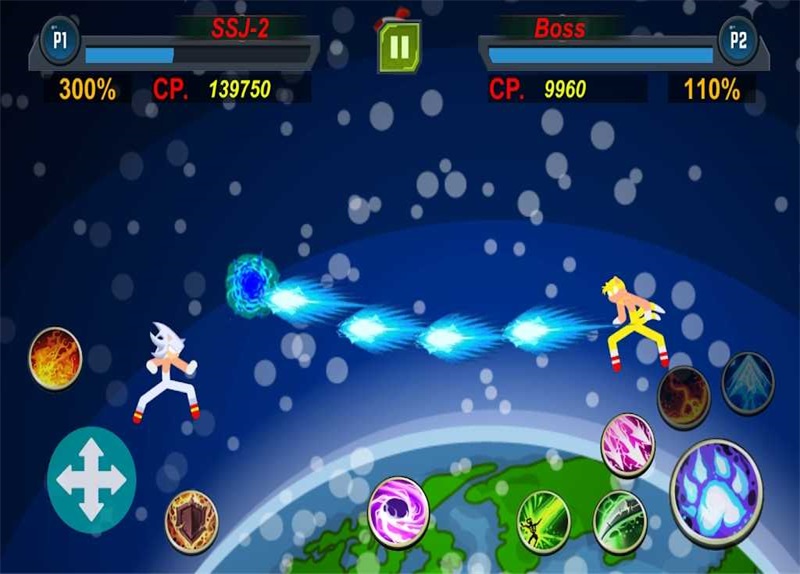Use the green blade slash skill

click(620, 519)
